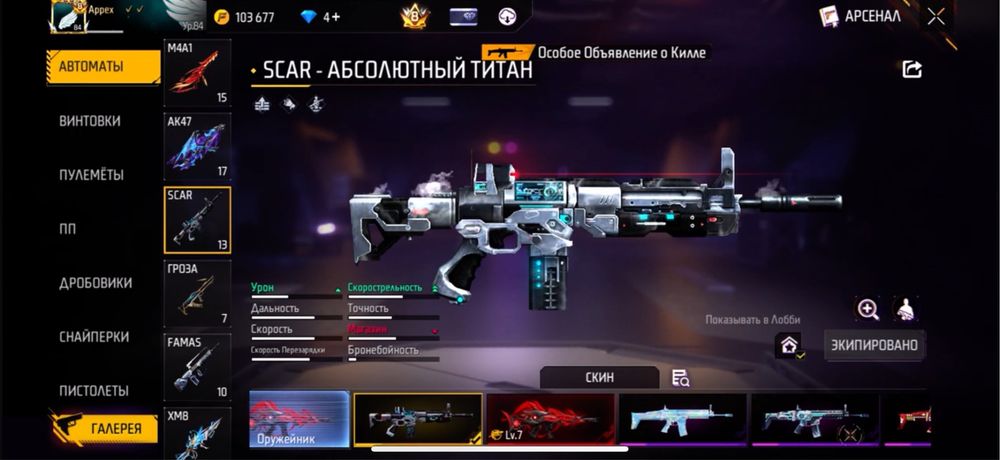This screenshot has width=1000, height=460.
Task: Pick the Гроза weapon tile
Action: tap(197, 294)
